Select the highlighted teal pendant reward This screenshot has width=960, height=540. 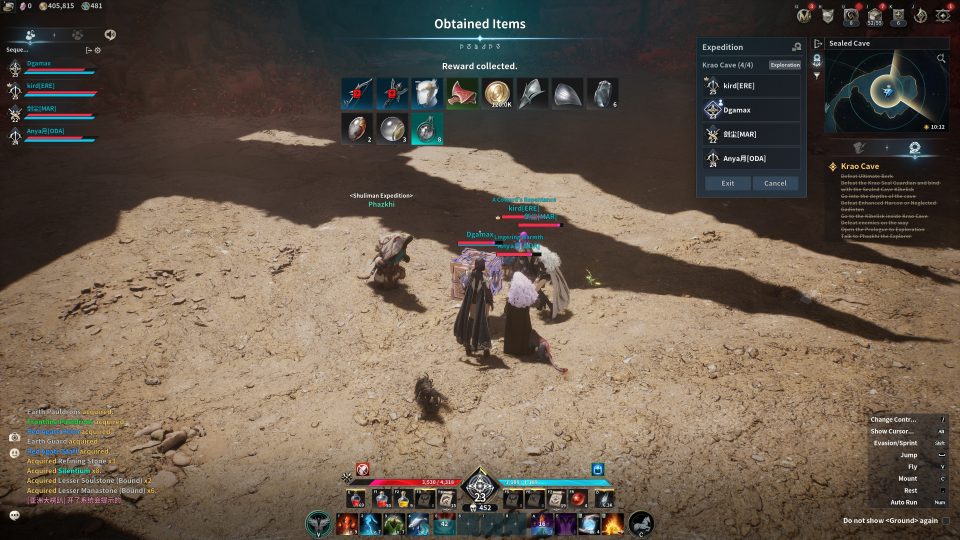coord(426,128)
